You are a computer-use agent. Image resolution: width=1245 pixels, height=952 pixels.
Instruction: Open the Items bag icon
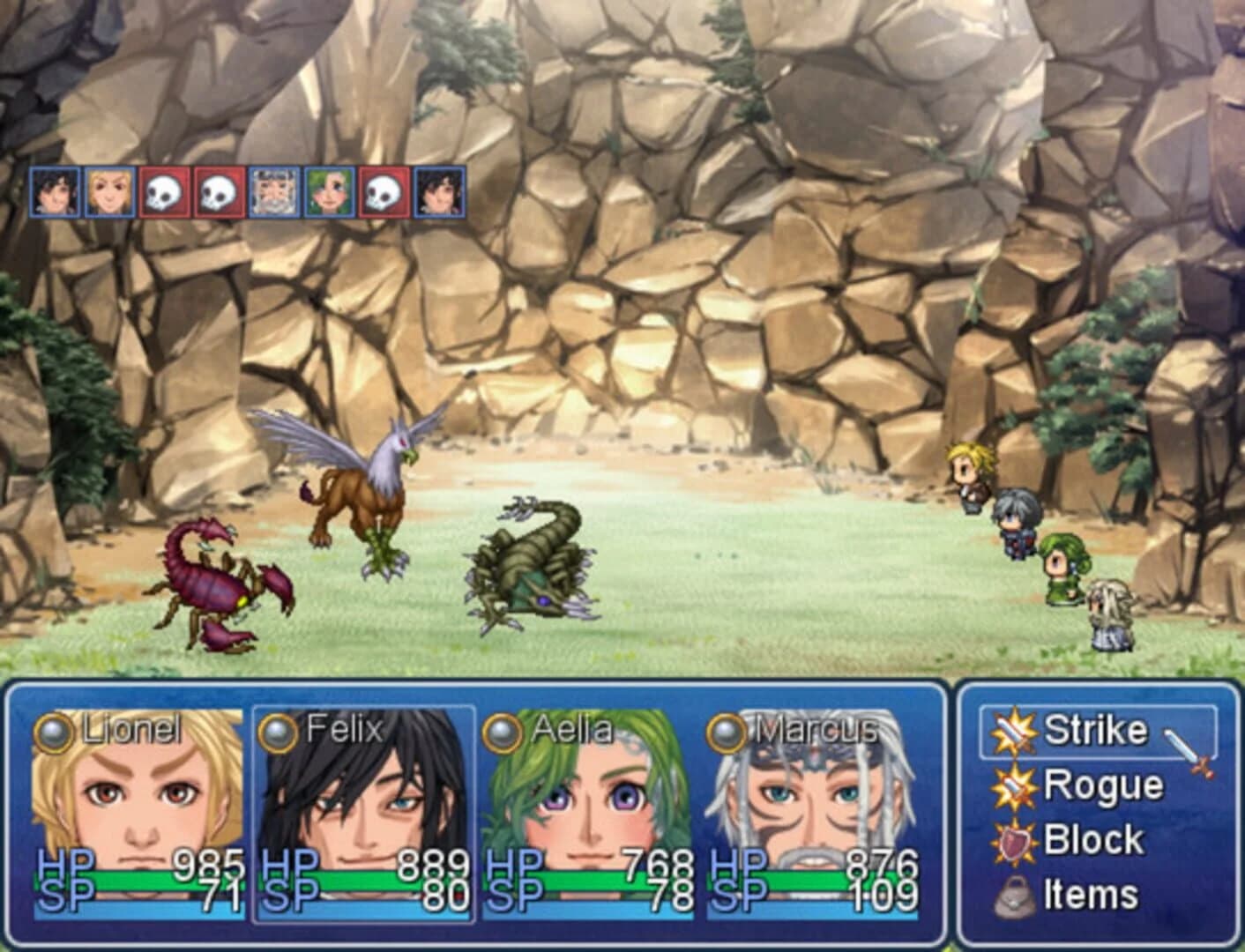1012,894
